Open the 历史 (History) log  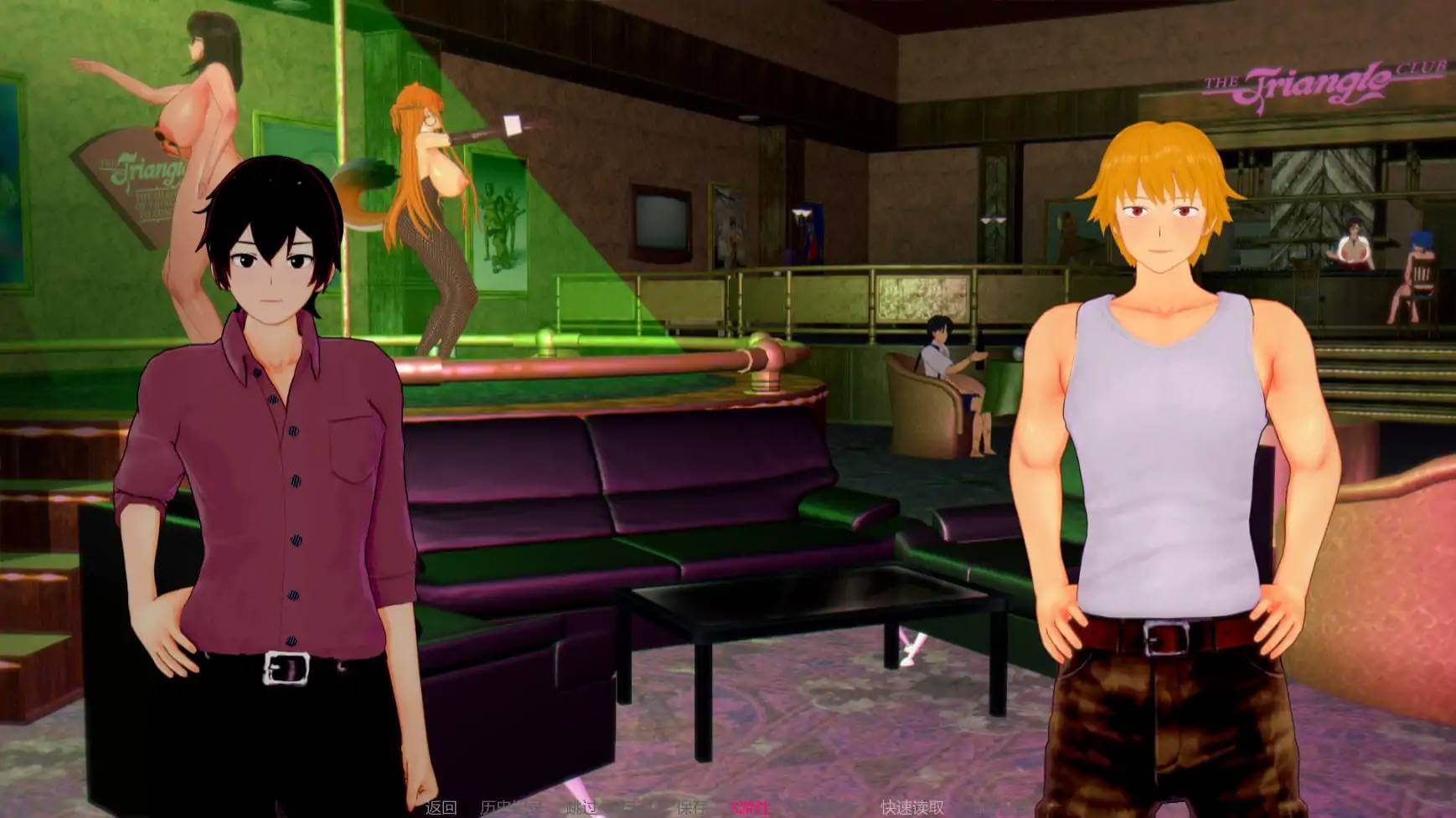[511, 807]
